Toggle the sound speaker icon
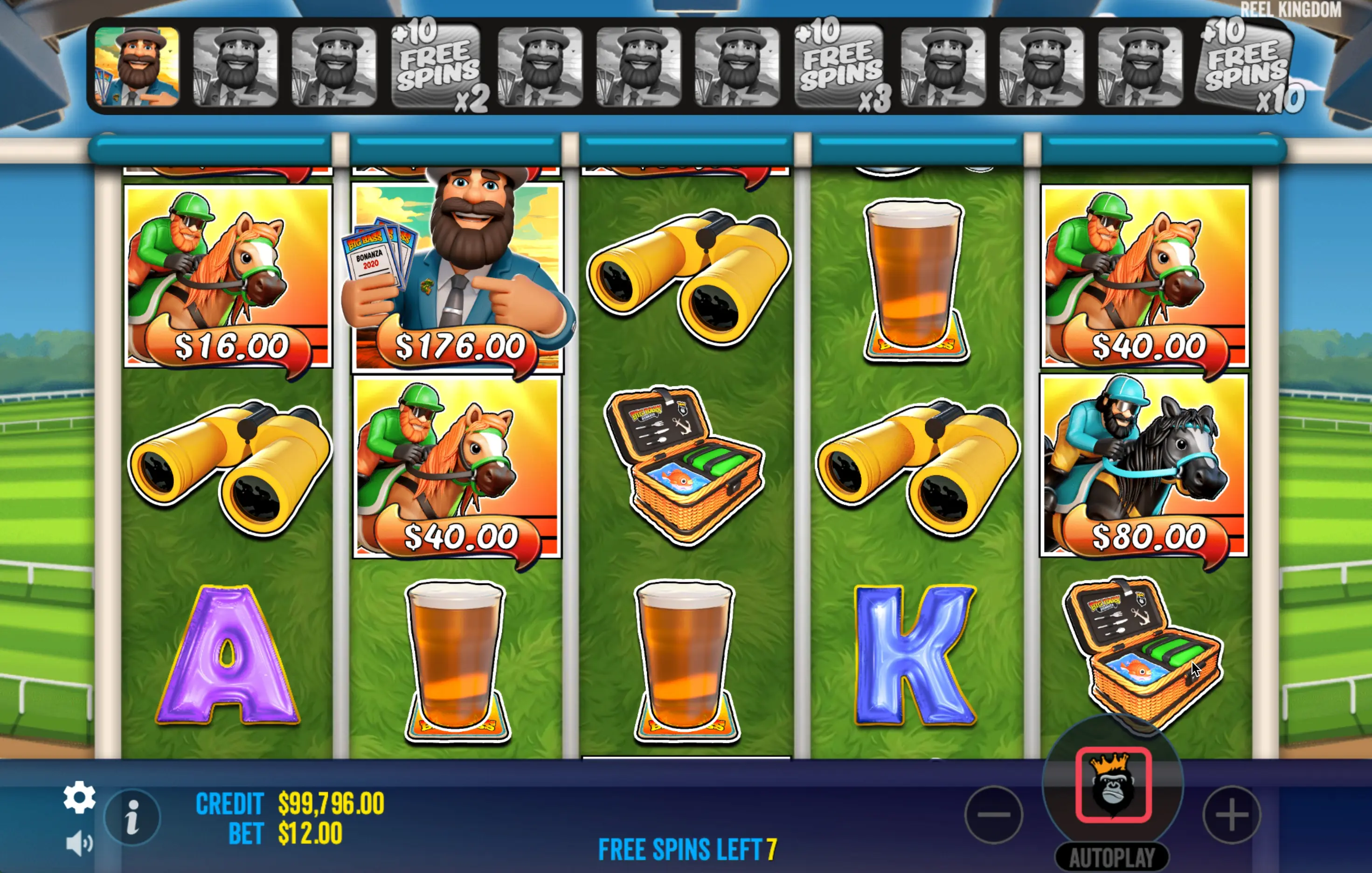The height and width of the screenshot is (873, 1372). coord(79,843)
